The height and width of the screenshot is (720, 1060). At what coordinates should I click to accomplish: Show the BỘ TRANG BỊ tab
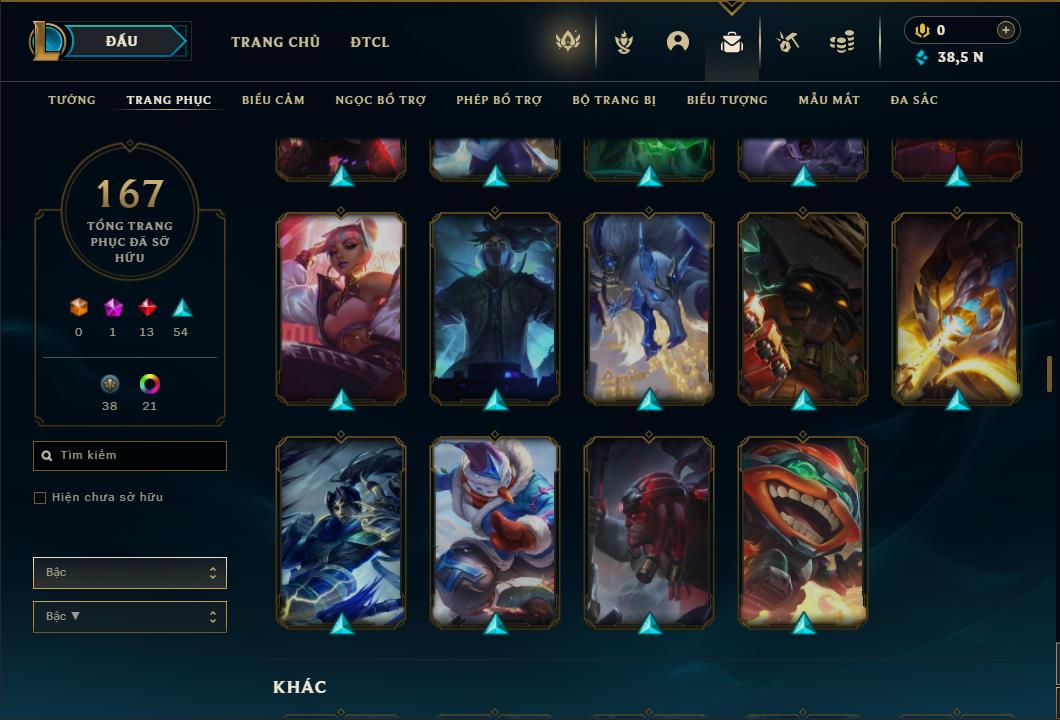click(614, 100)
